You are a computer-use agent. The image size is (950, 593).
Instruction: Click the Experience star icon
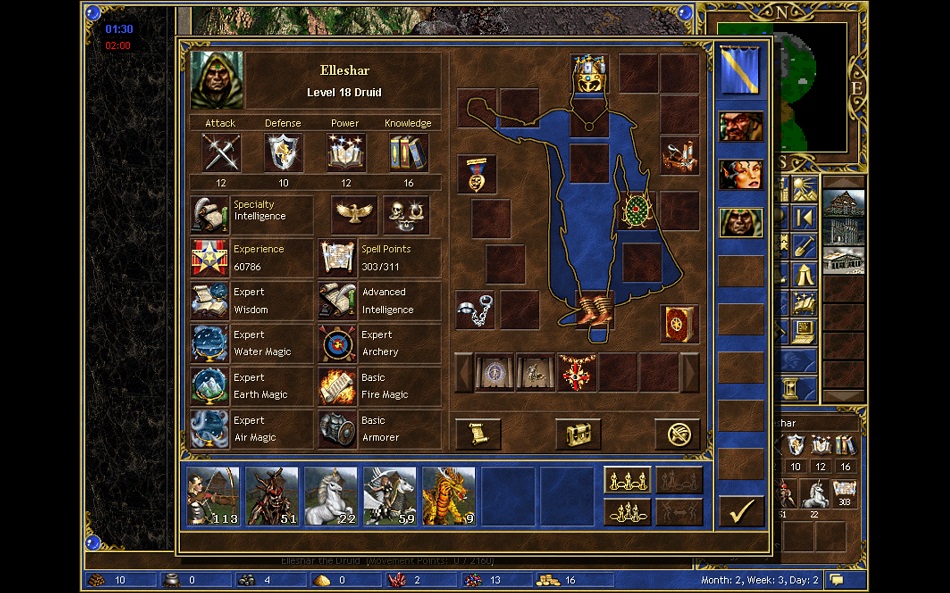(210, 258)
